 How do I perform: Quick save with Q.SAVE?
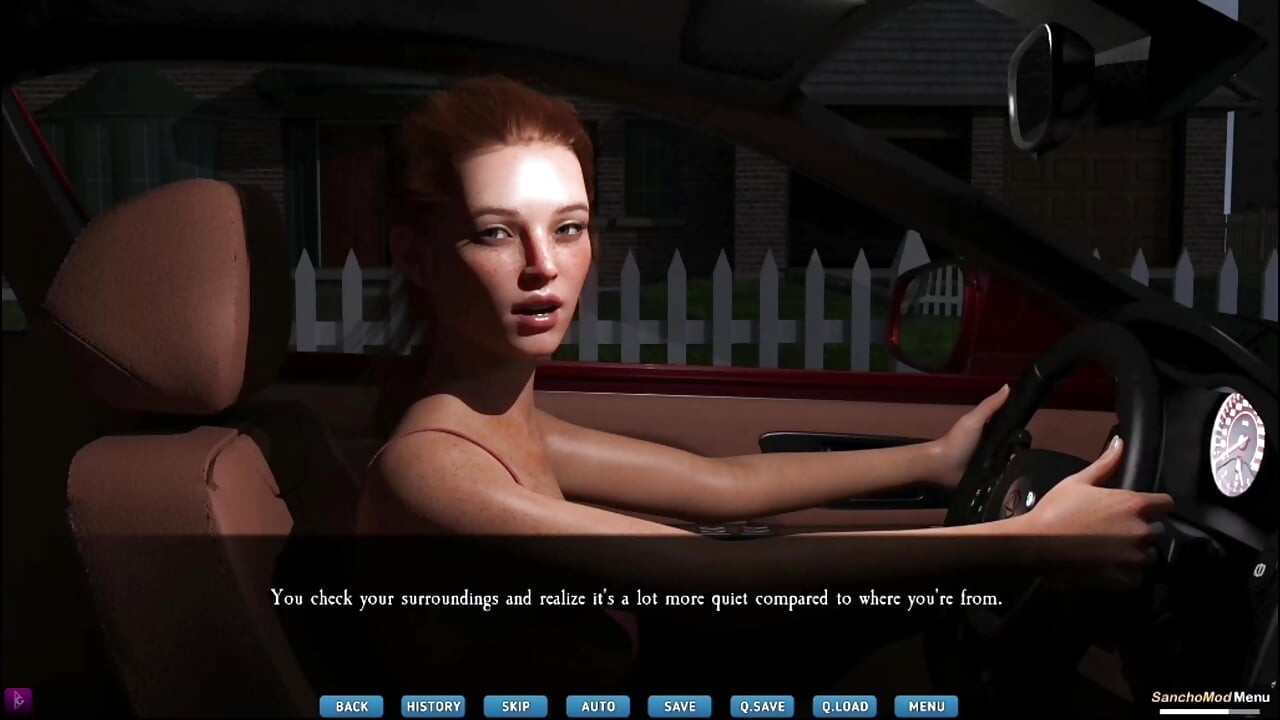(x=762, y=706)
